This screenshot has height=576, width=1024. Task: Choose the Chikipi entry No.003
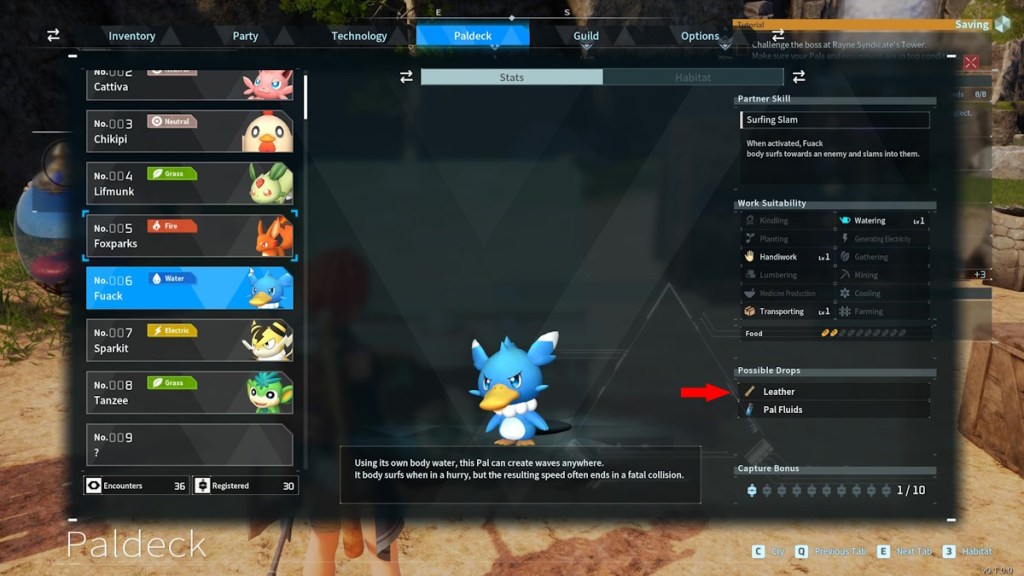tap(190, 131)
